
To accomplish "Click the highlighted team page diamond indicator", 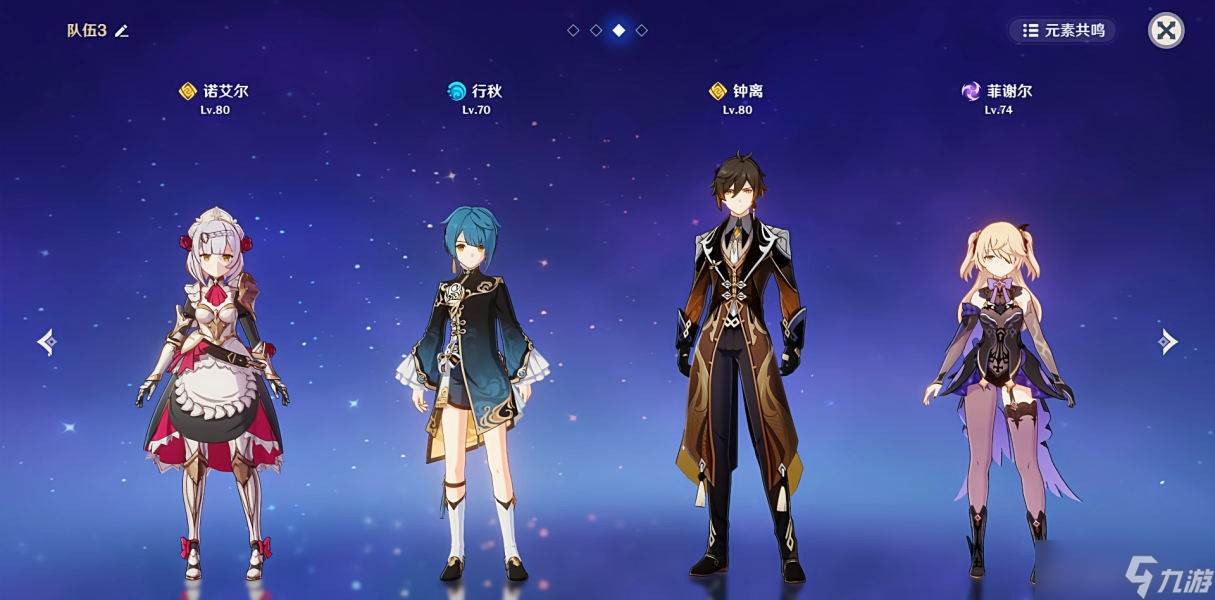I will (x=619, y=30).
